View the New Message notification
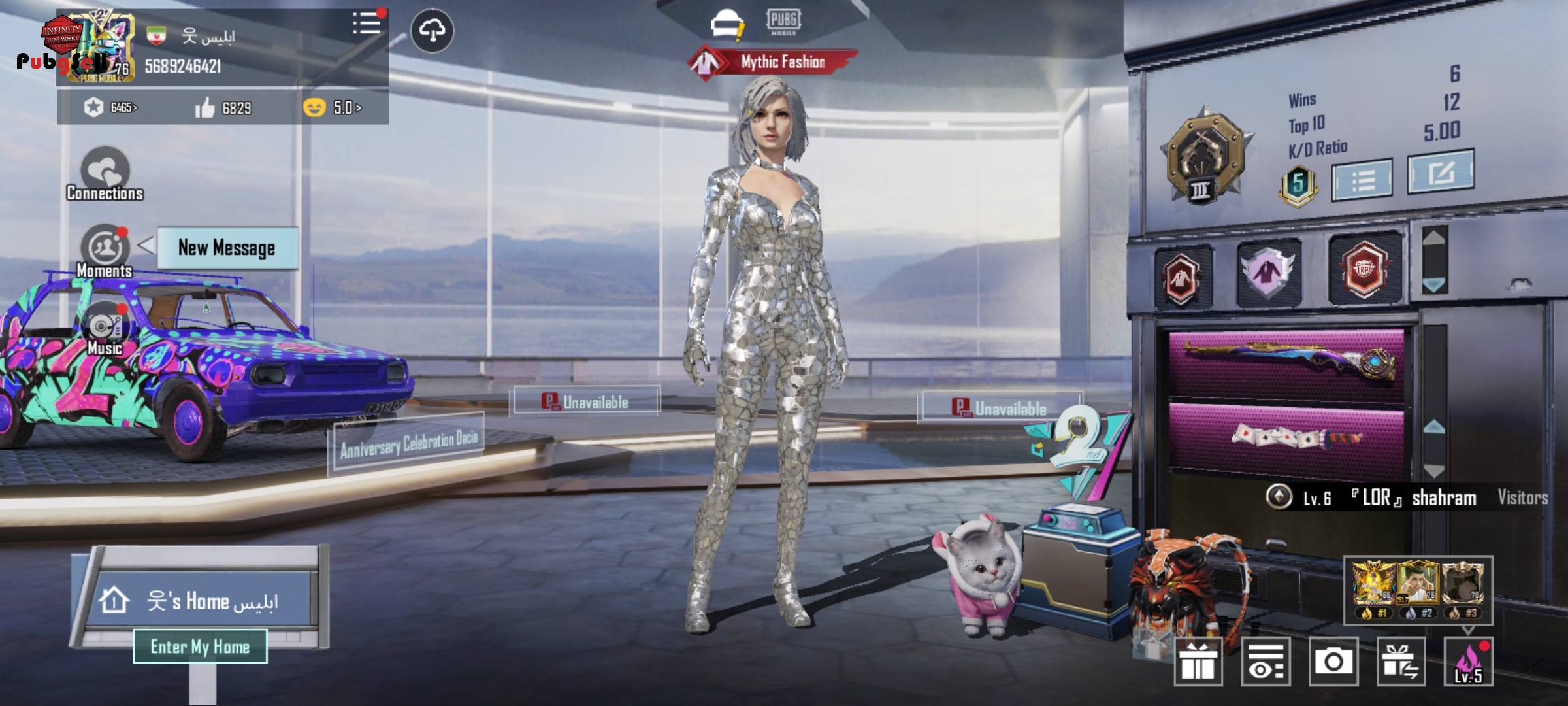The image size is (1568, 706). point(227,248)
